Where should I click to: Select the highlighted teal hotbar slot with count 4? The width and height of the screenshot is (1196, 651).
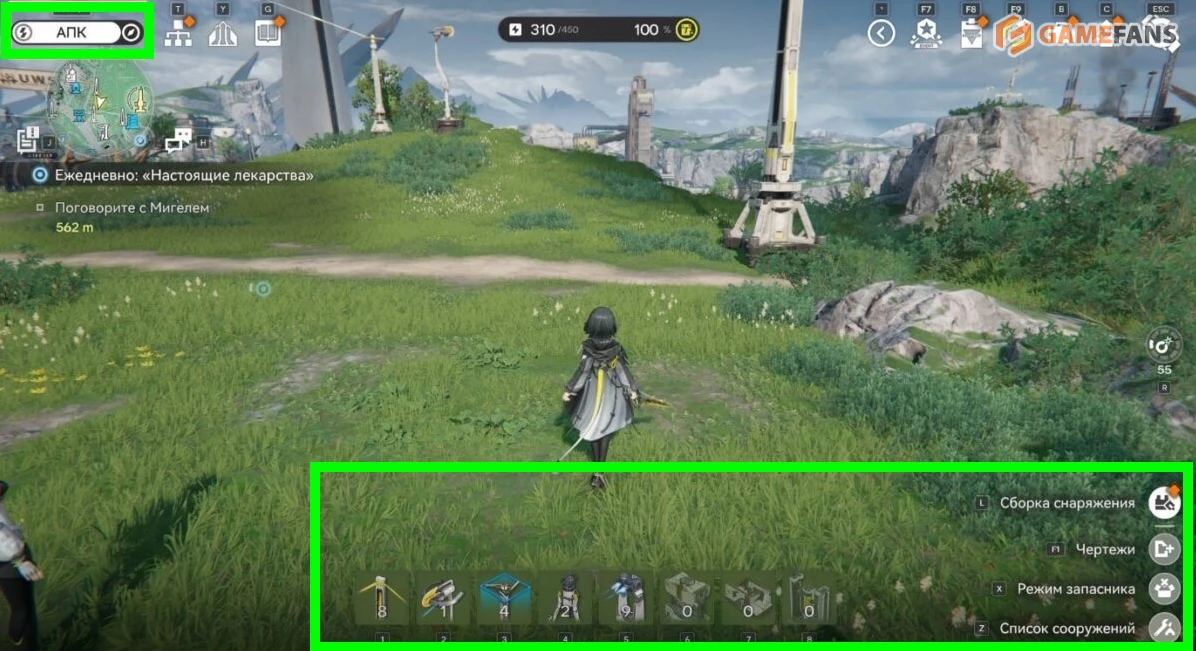pos(505,598)
